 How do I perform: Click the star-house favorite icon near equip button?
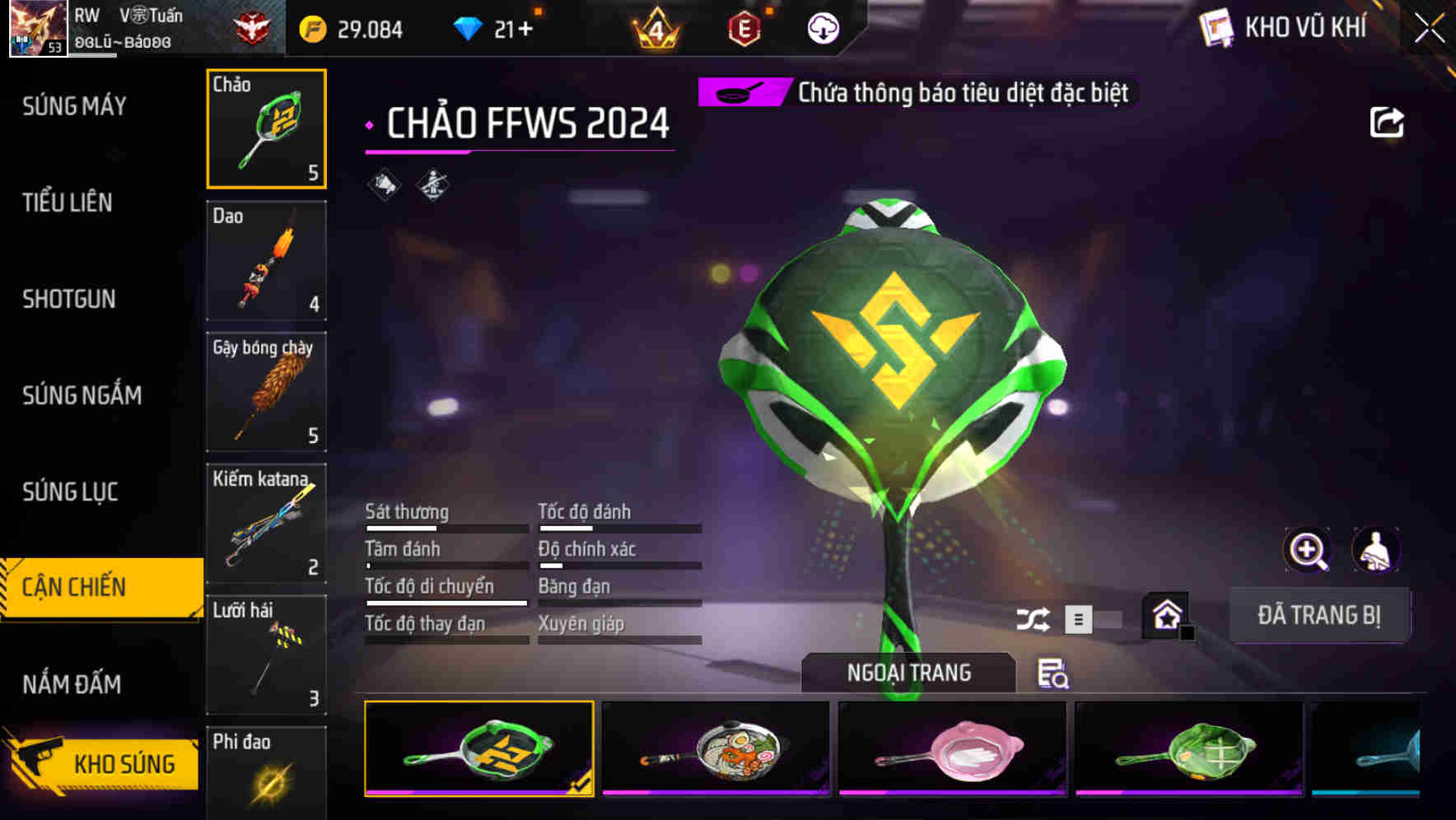(1165, 614)
